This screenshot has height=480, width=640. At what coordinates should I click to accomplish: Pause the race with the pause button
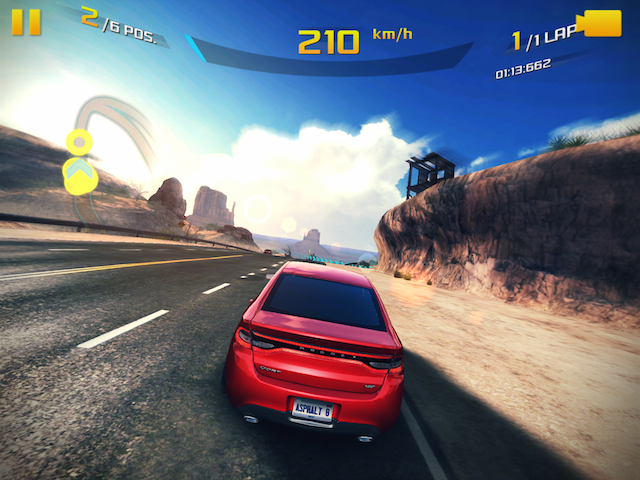(27, 22)
